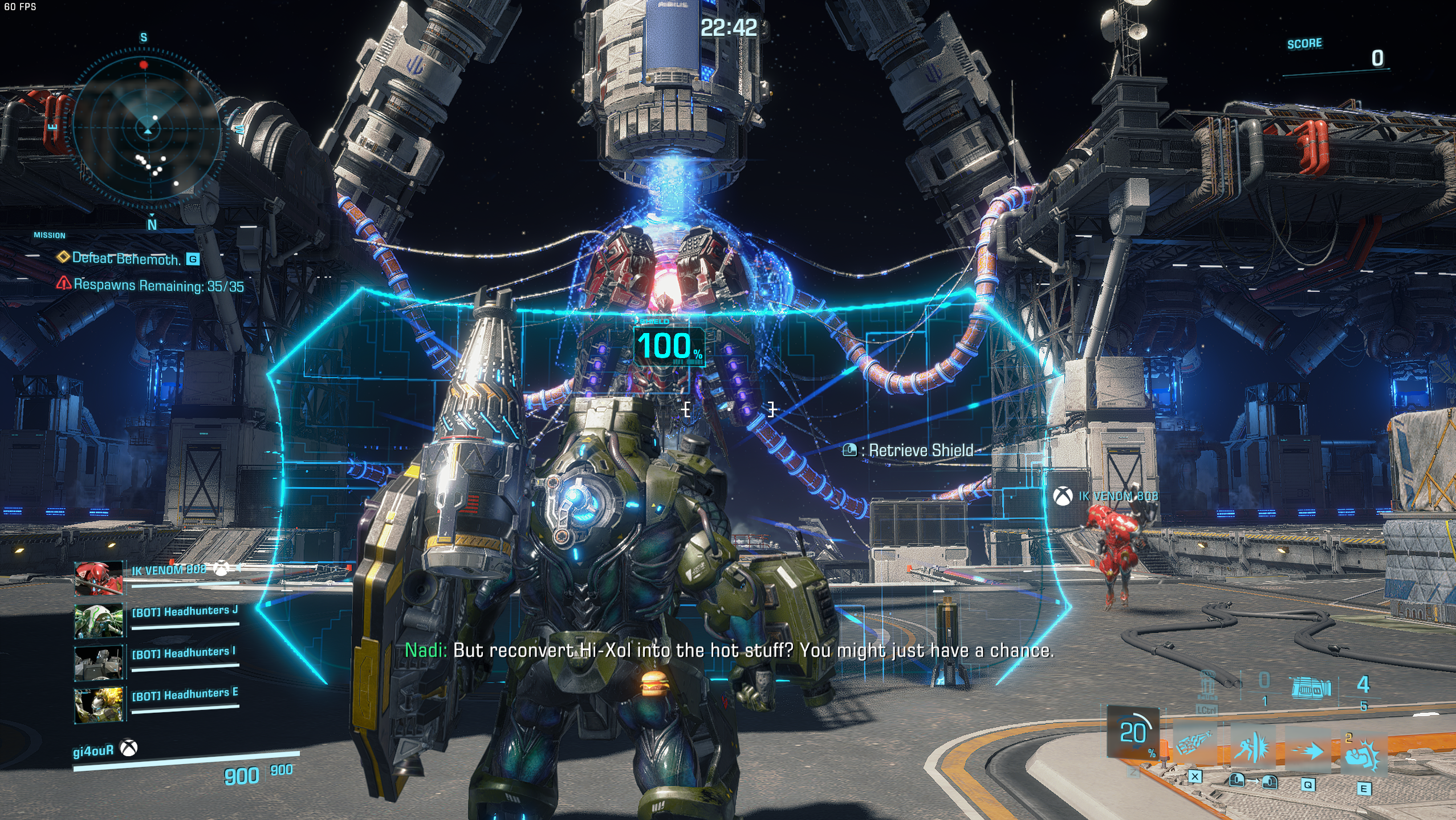Select the cannon rig equipment icon
Screen dimensions: 1456x820
1311,688
